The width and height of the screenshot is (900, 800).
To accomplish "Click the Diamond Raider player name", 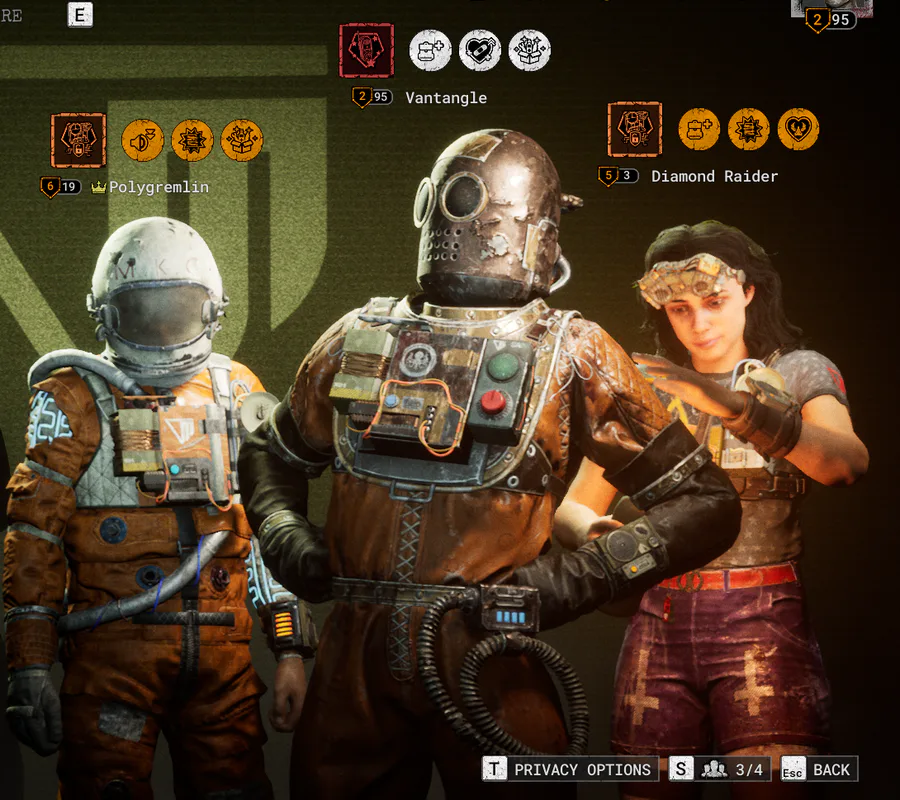I will click(x=714, y=176).
